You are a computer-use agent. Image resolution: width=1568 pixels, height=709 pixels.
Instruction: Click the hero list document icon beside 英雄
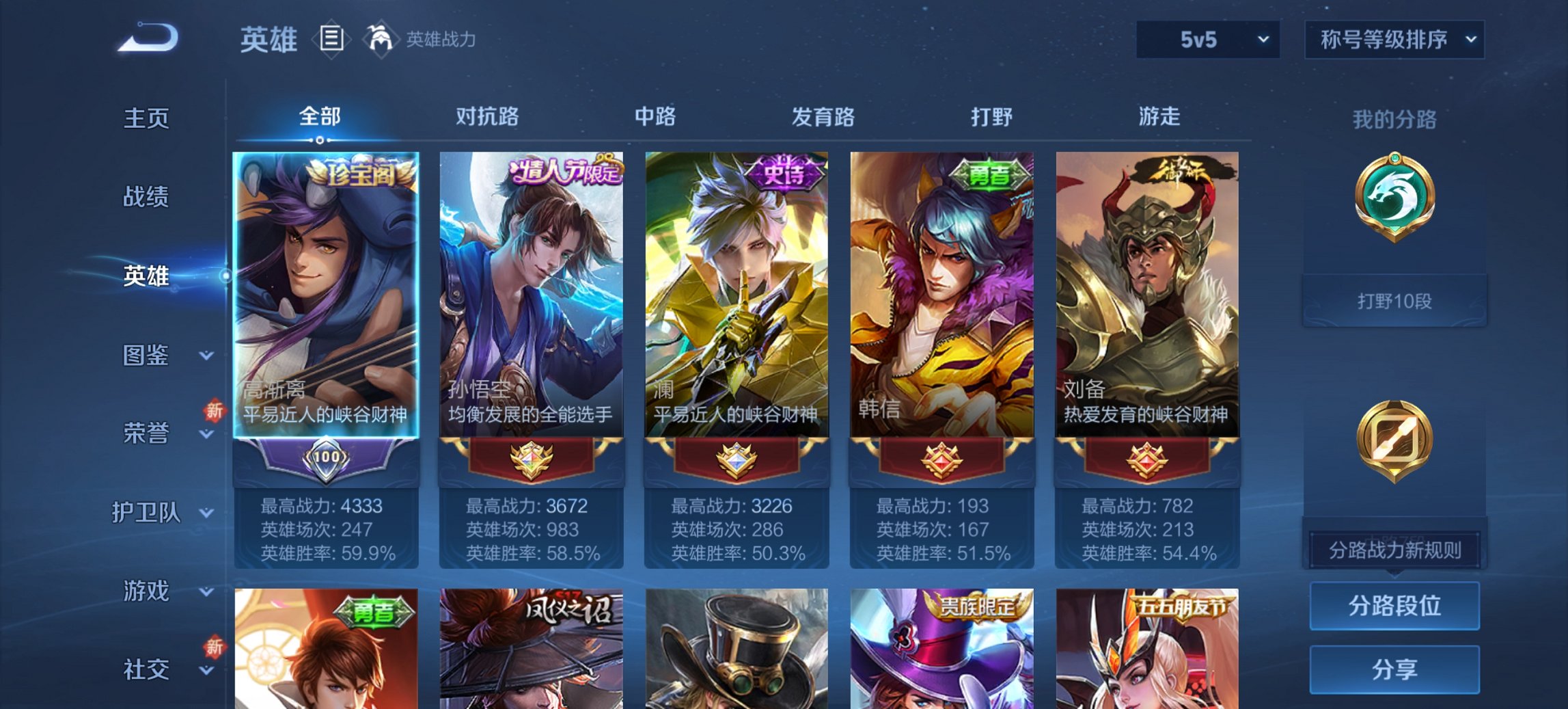coord(331,40)
